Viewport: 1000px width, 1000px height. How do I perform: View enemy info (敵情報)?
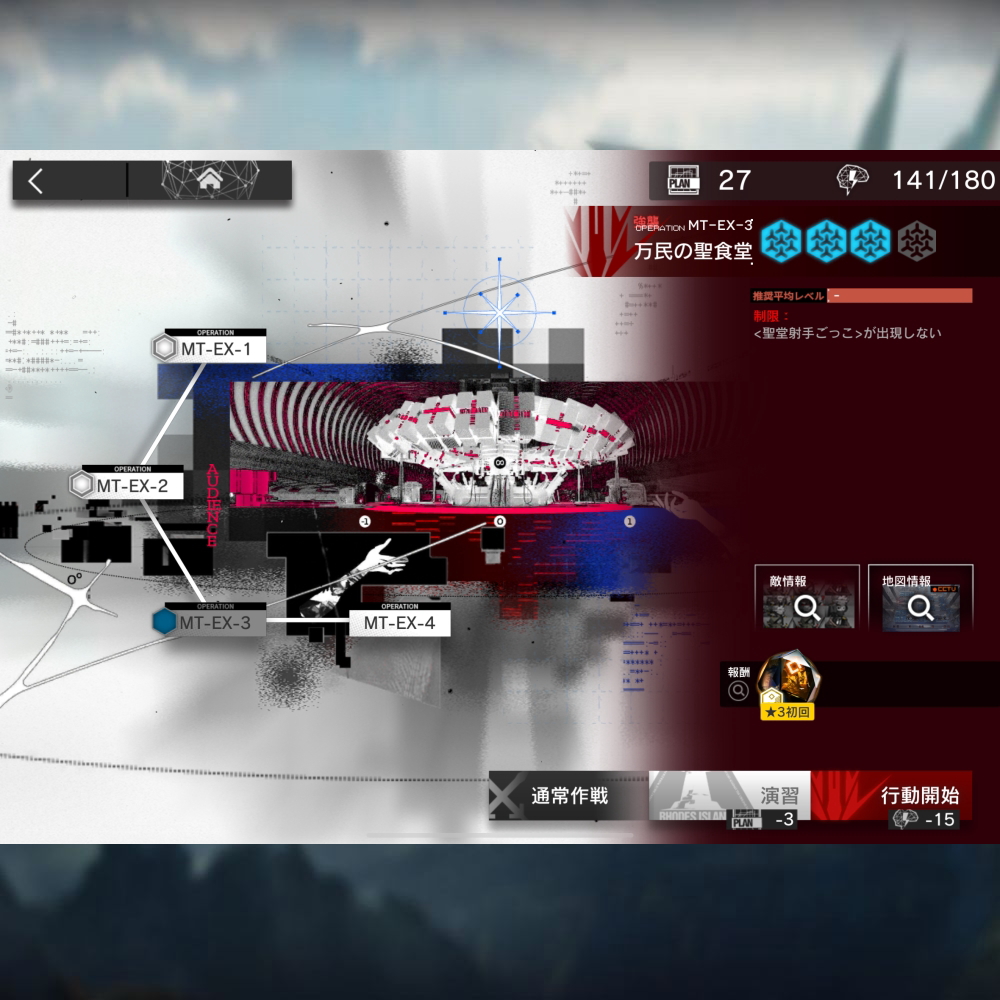(807, 599)
